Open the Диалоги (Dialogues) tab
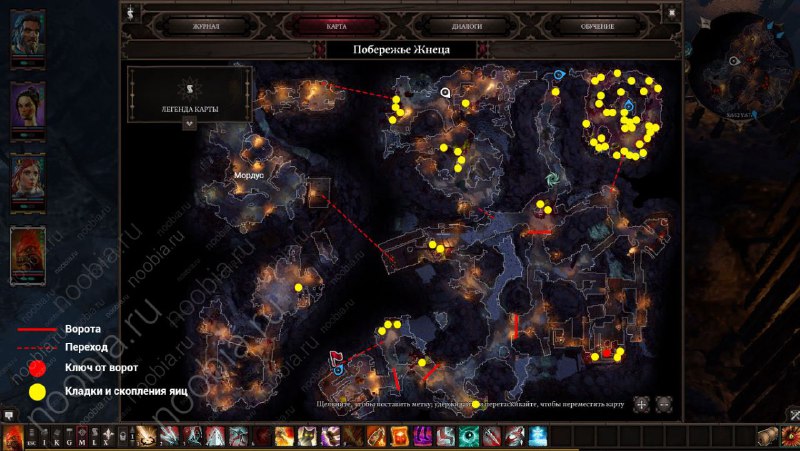The width and height of the screenshot is (800, 451). [x=466, y=26]
